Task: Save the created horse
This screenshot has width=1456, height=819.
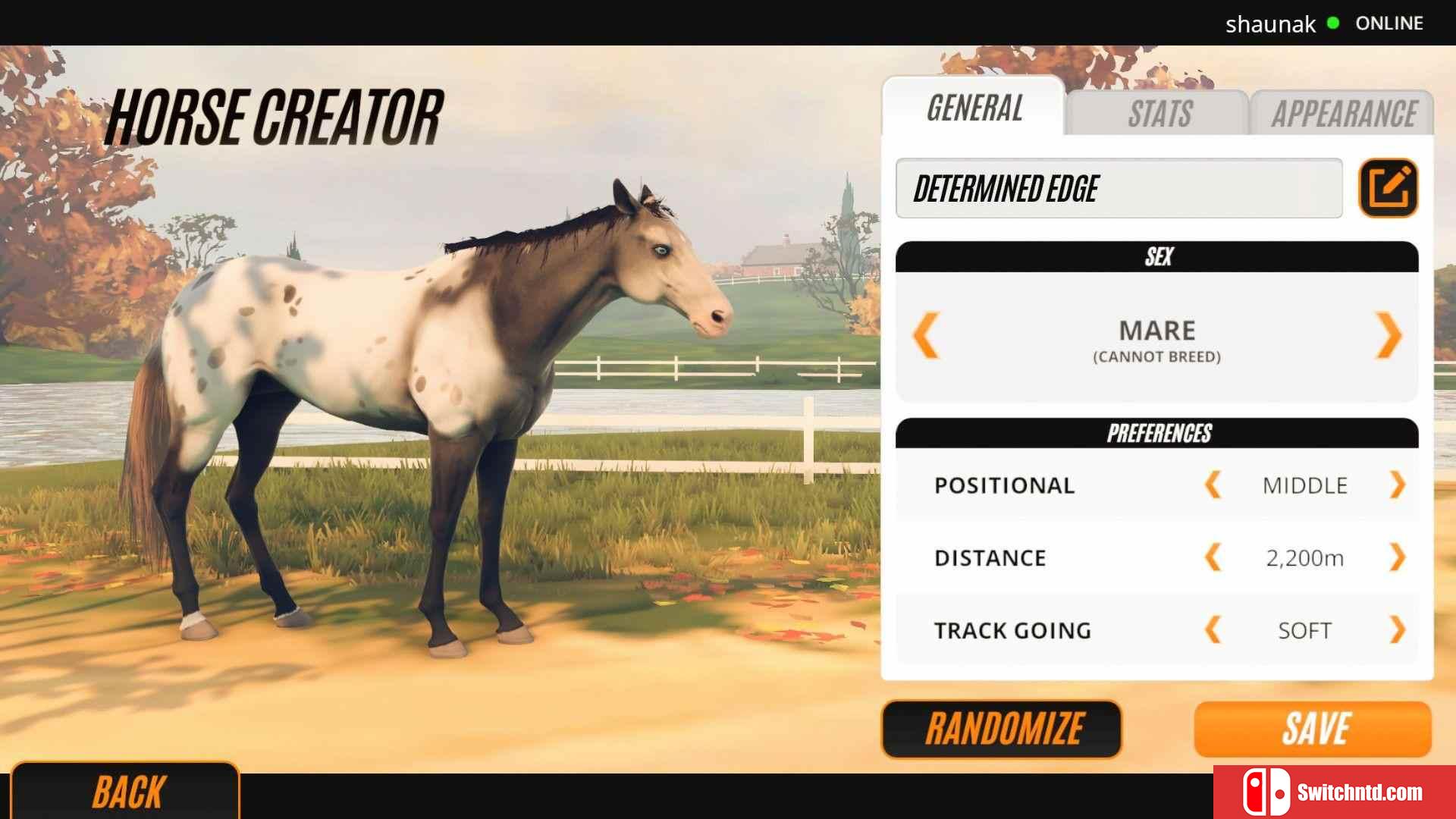Action: [1313, 729]
